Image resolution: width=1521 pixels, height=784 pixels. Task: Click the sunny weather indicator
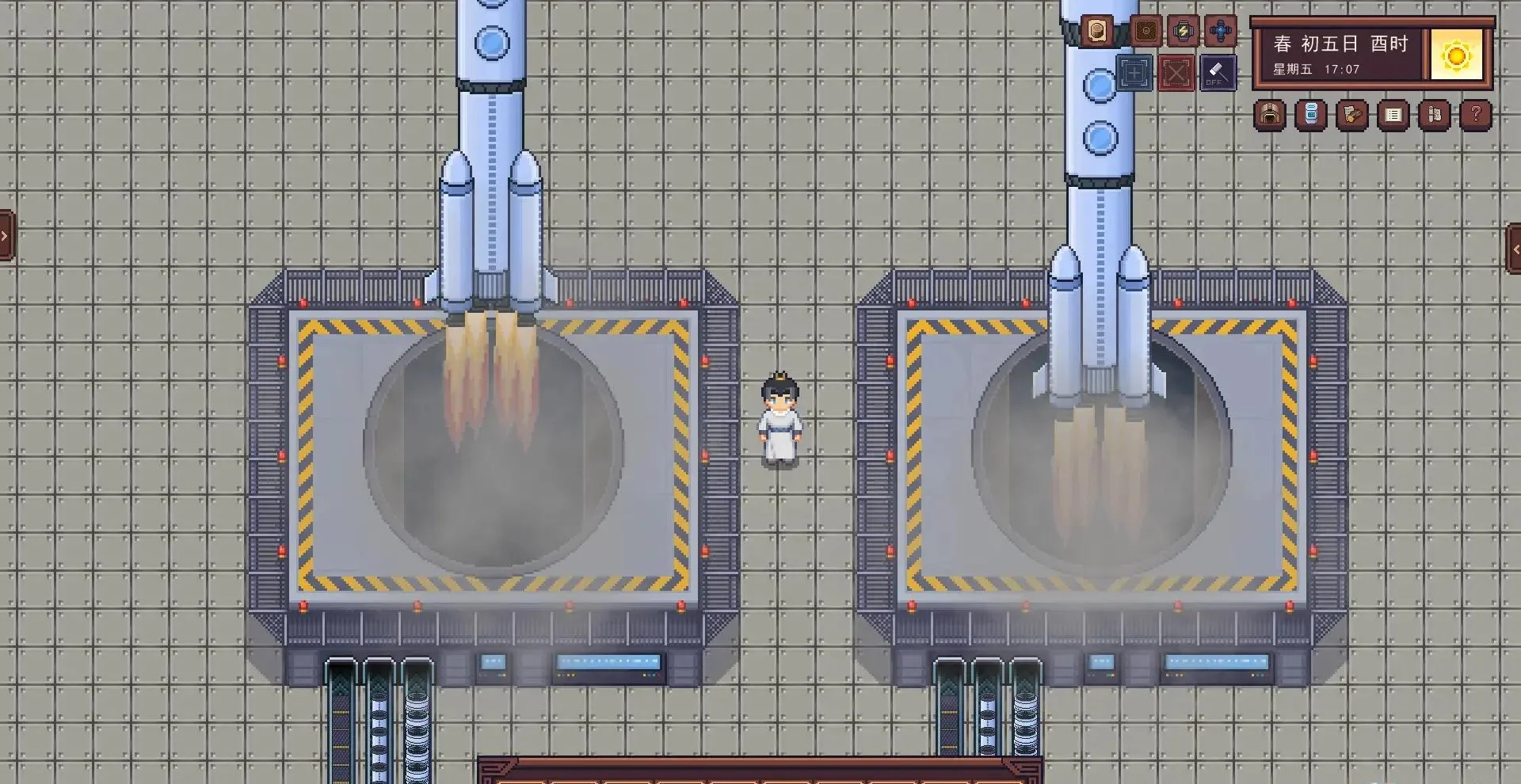(1458, 55)
